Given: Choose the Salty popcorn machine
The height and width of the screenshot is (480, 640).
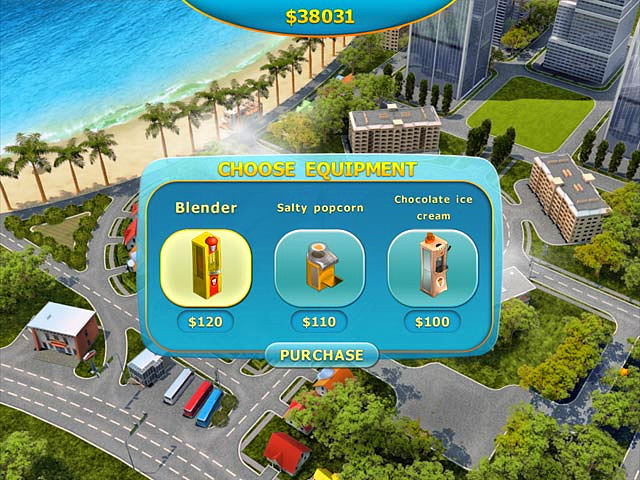Looking at the screenshot, I should 319,268.
